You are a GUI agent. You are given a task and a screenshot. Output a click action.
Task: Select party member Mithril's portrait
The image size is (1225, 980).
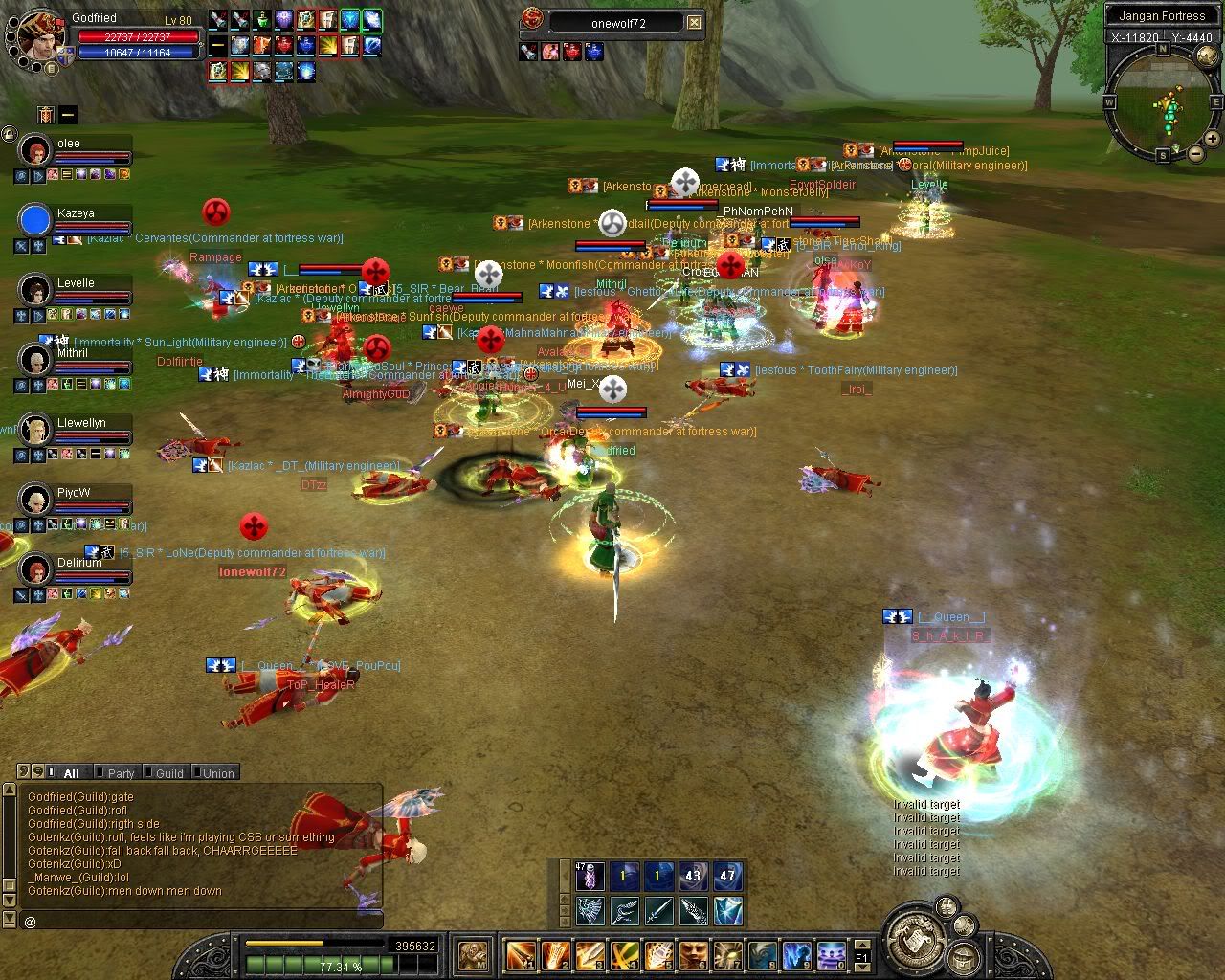click(35, 360)
